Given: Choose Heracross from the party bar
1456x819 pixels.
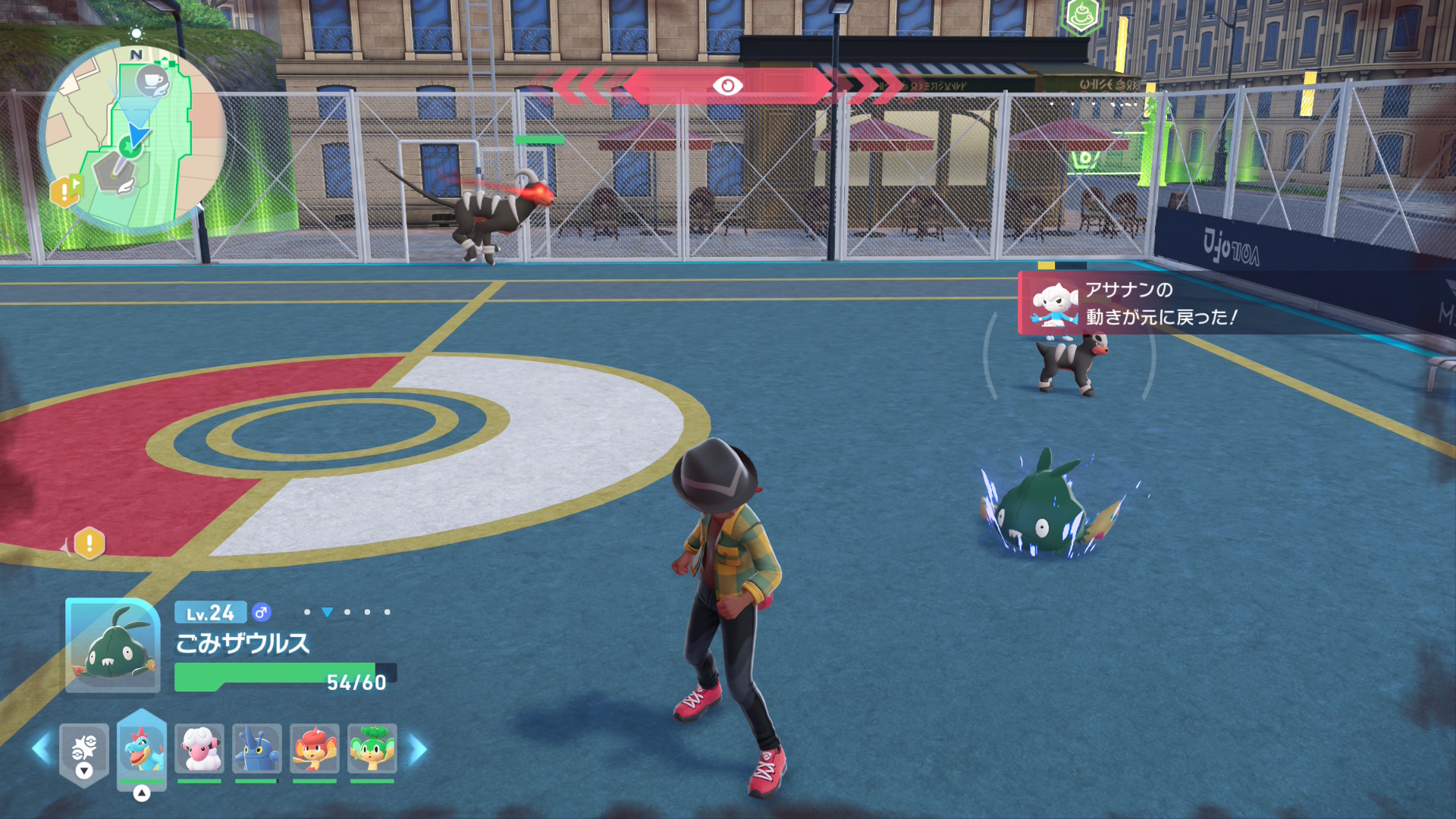Looking at the screenshot, I should click(x=257, y=748).
